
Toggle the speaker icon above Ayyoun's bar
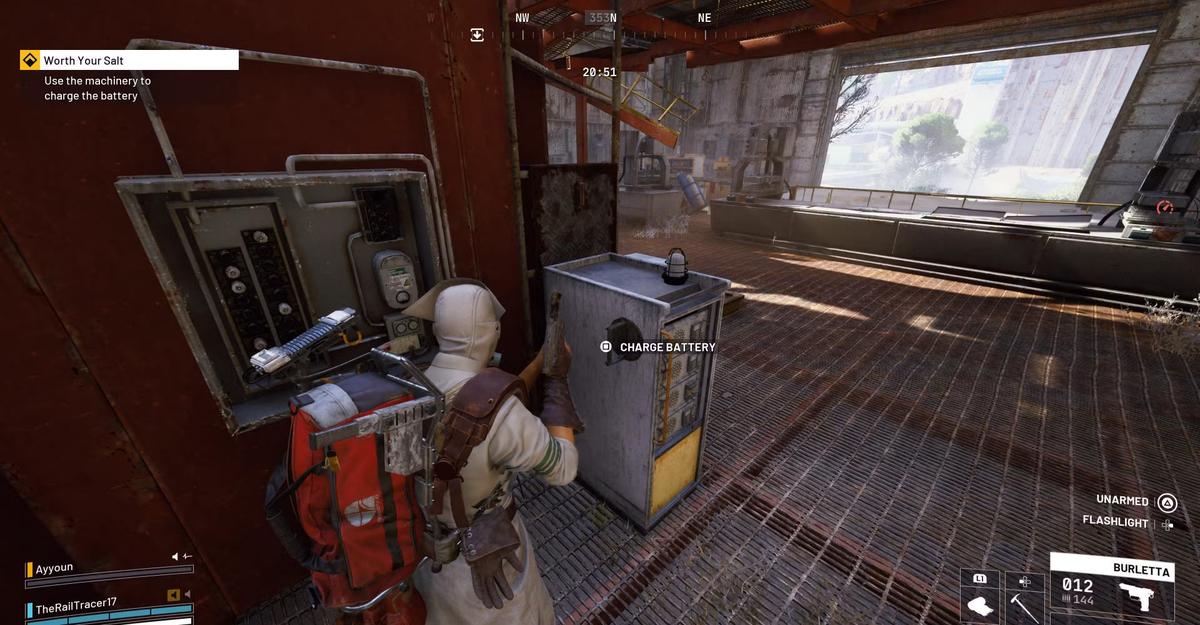coord(176,556)
